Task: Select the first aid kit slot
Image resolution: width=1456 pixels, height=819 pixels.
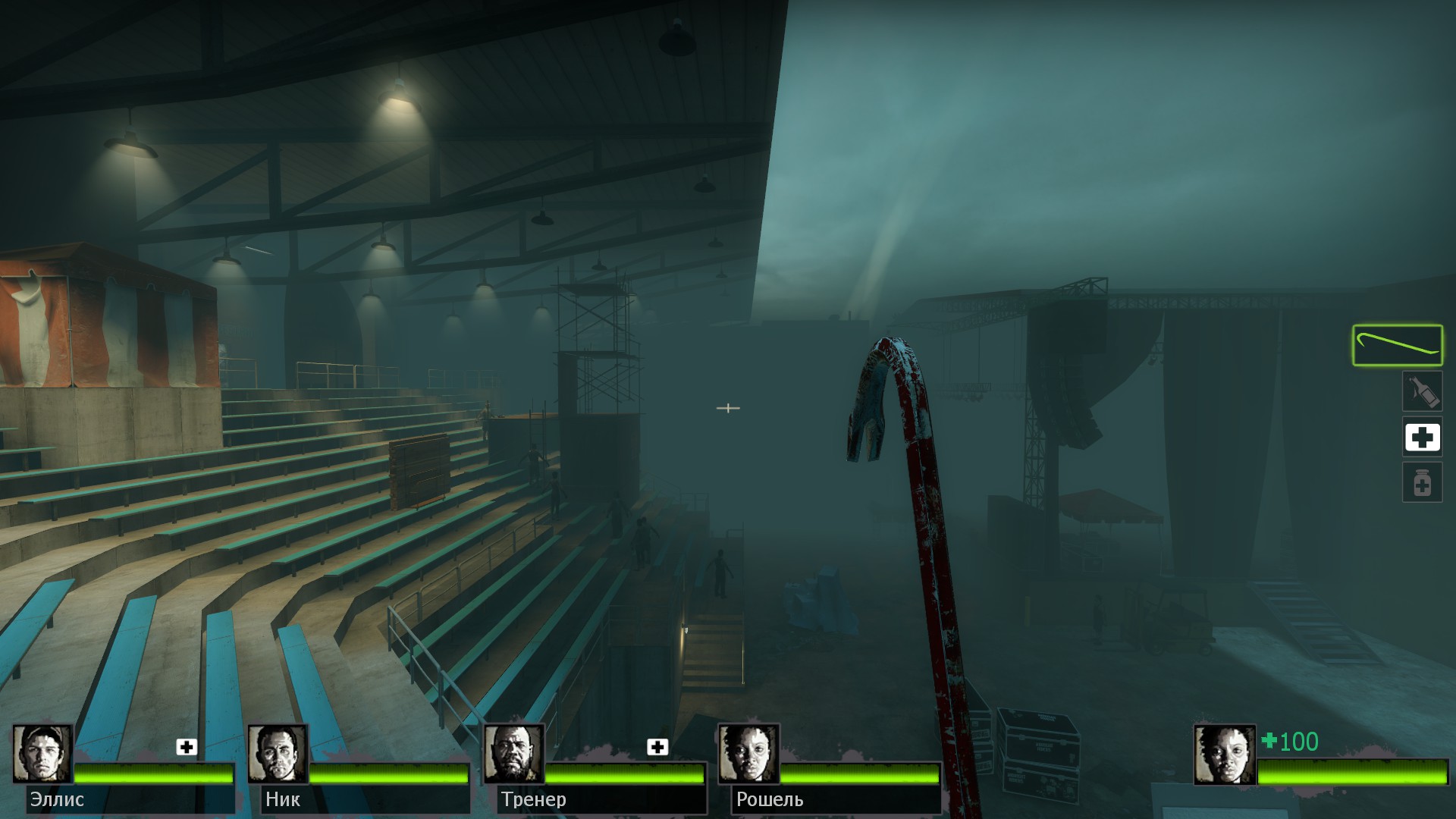Action: (1422, 437)
